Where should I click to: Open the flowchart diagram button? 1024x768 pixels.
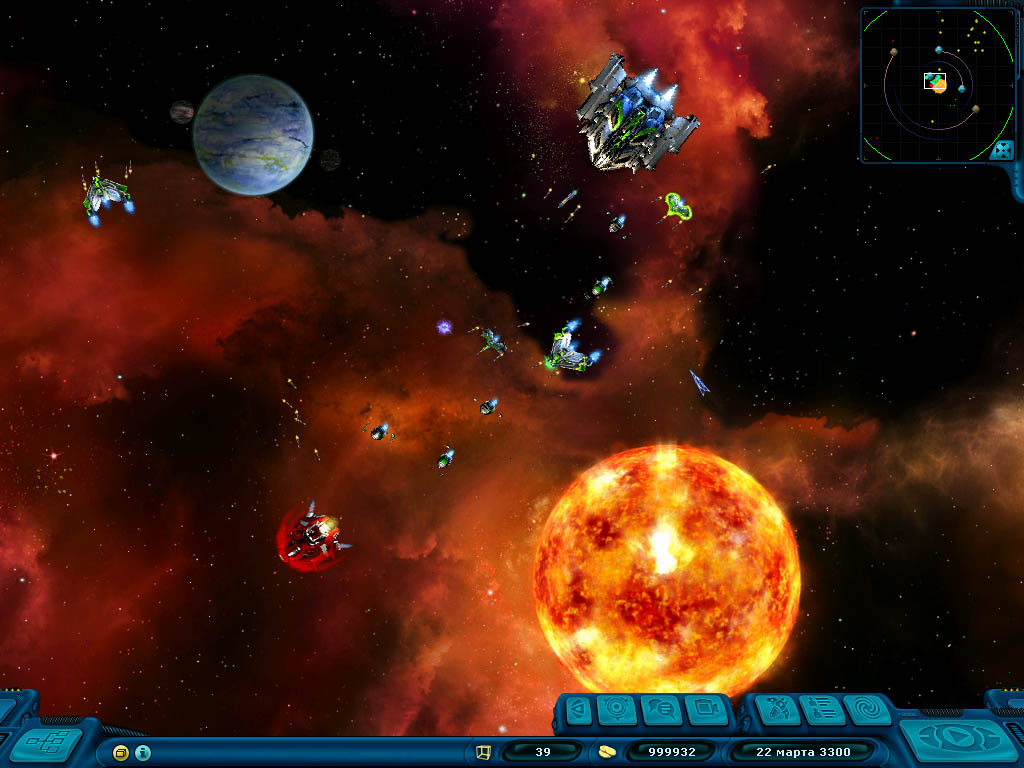point(46,743)
